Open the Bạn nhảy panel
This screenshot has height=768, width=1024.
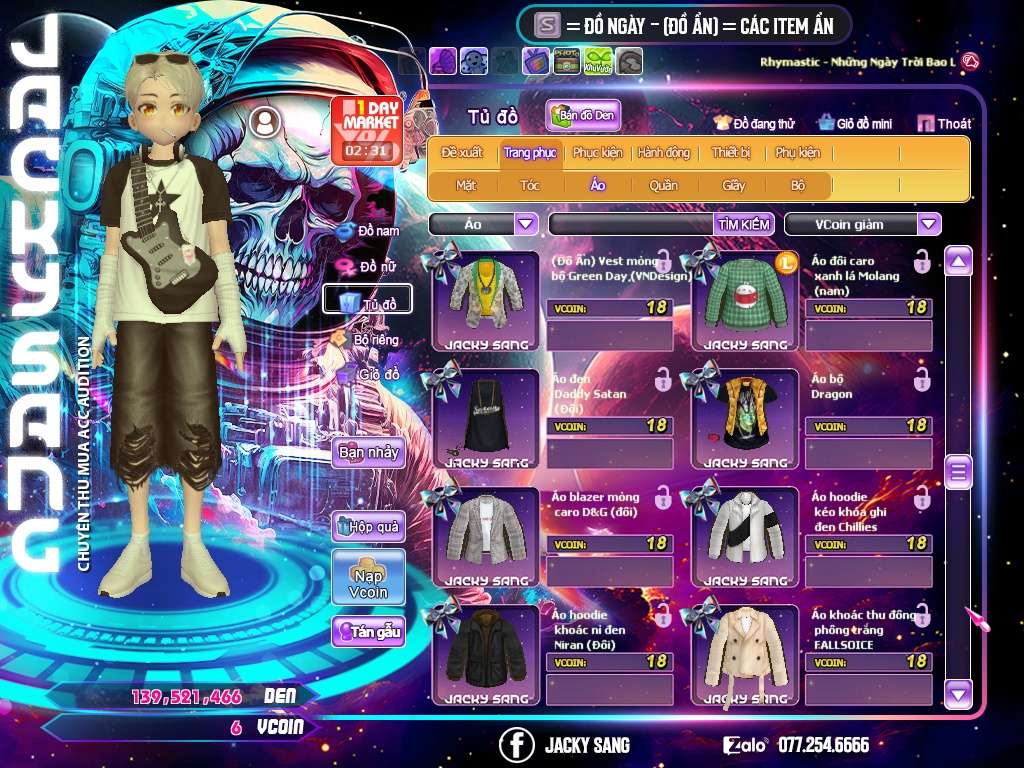[368, 452]
